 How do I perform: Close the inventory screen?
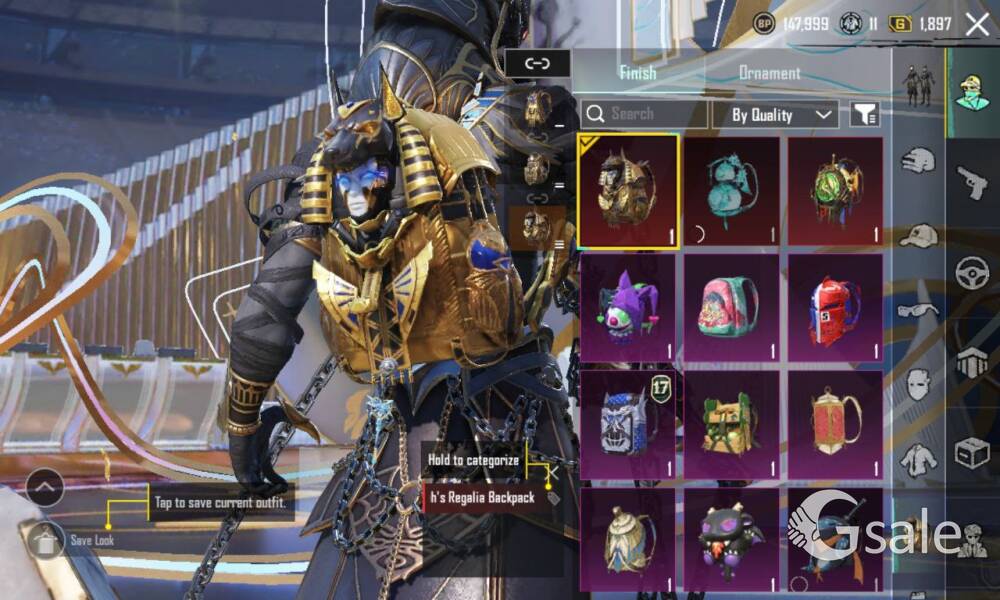(x=977, y=25)
